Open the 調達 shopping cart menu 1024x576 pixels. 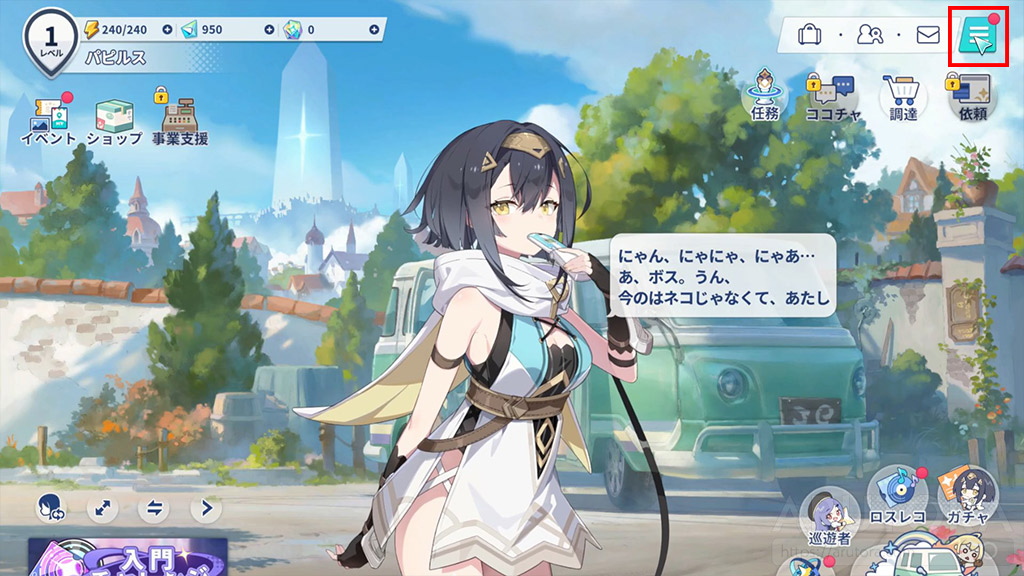tap(903, 98)
